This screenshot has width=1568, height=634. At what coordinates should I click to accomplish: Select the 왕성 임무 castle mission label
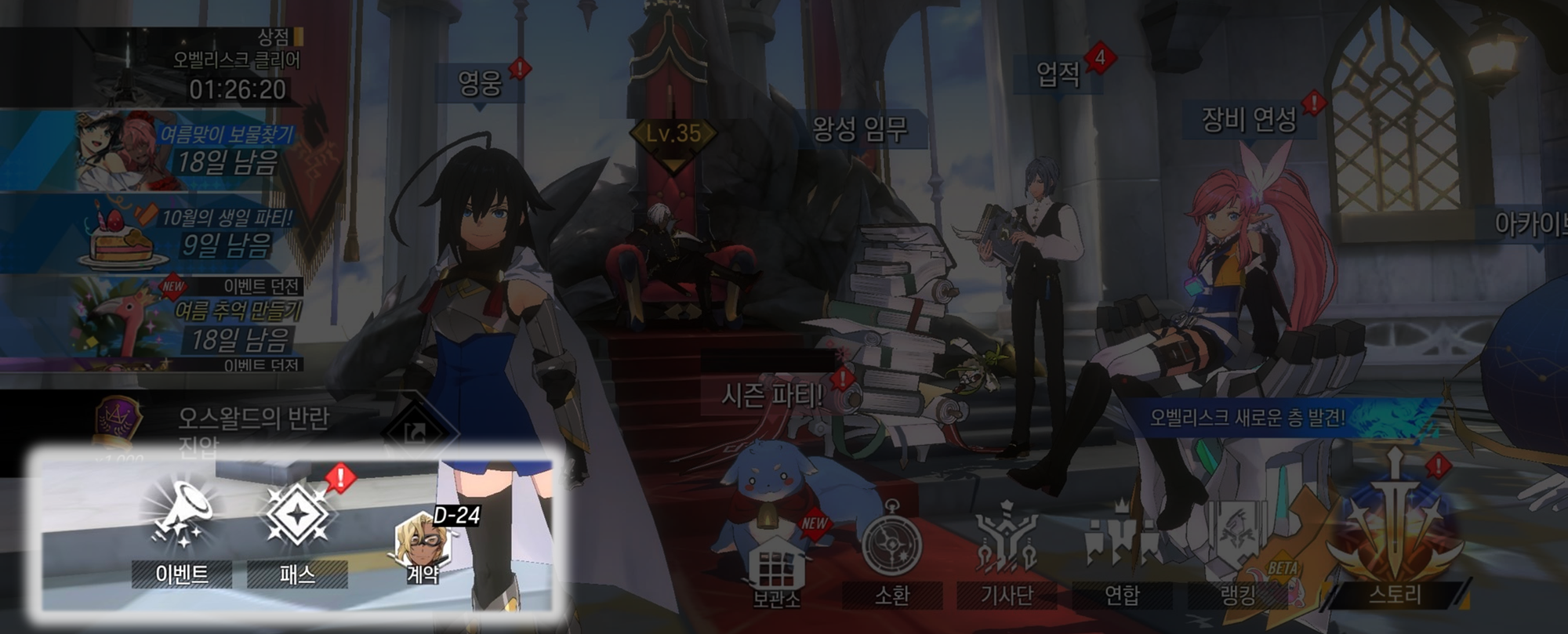[x=860, y=129]
